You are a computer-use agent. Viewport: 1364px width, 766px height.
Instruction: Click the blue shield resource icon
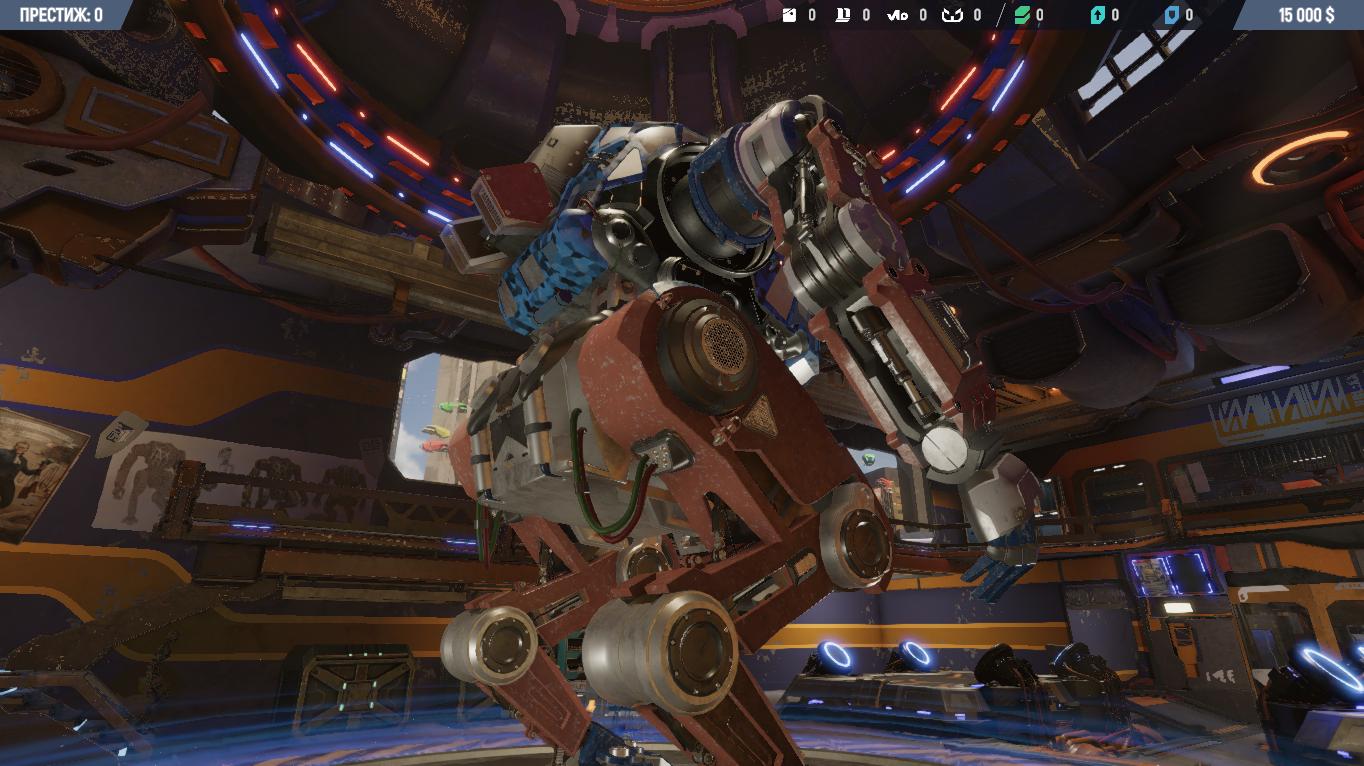pyautogui.click(x=1172, y=15)
